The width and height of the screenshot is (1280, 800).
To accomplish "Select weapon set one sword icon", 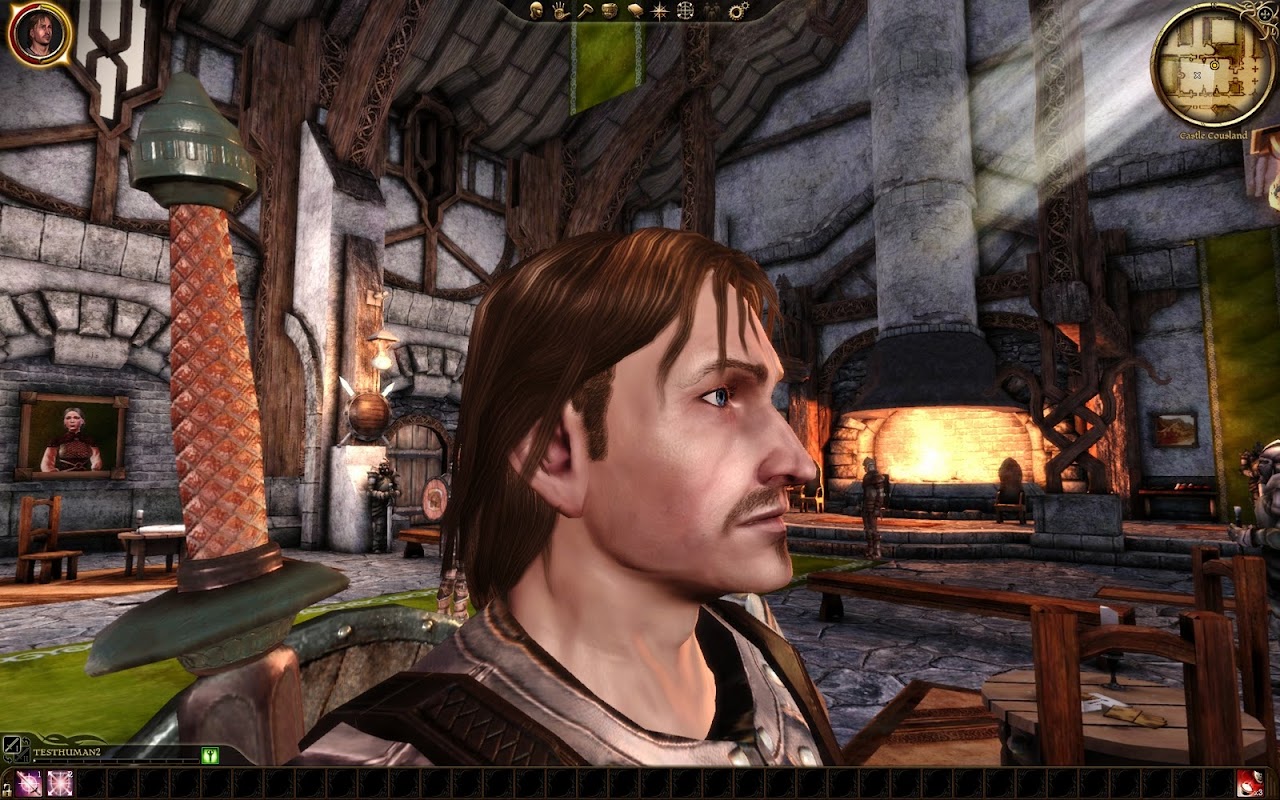I will tap(12, 745).
